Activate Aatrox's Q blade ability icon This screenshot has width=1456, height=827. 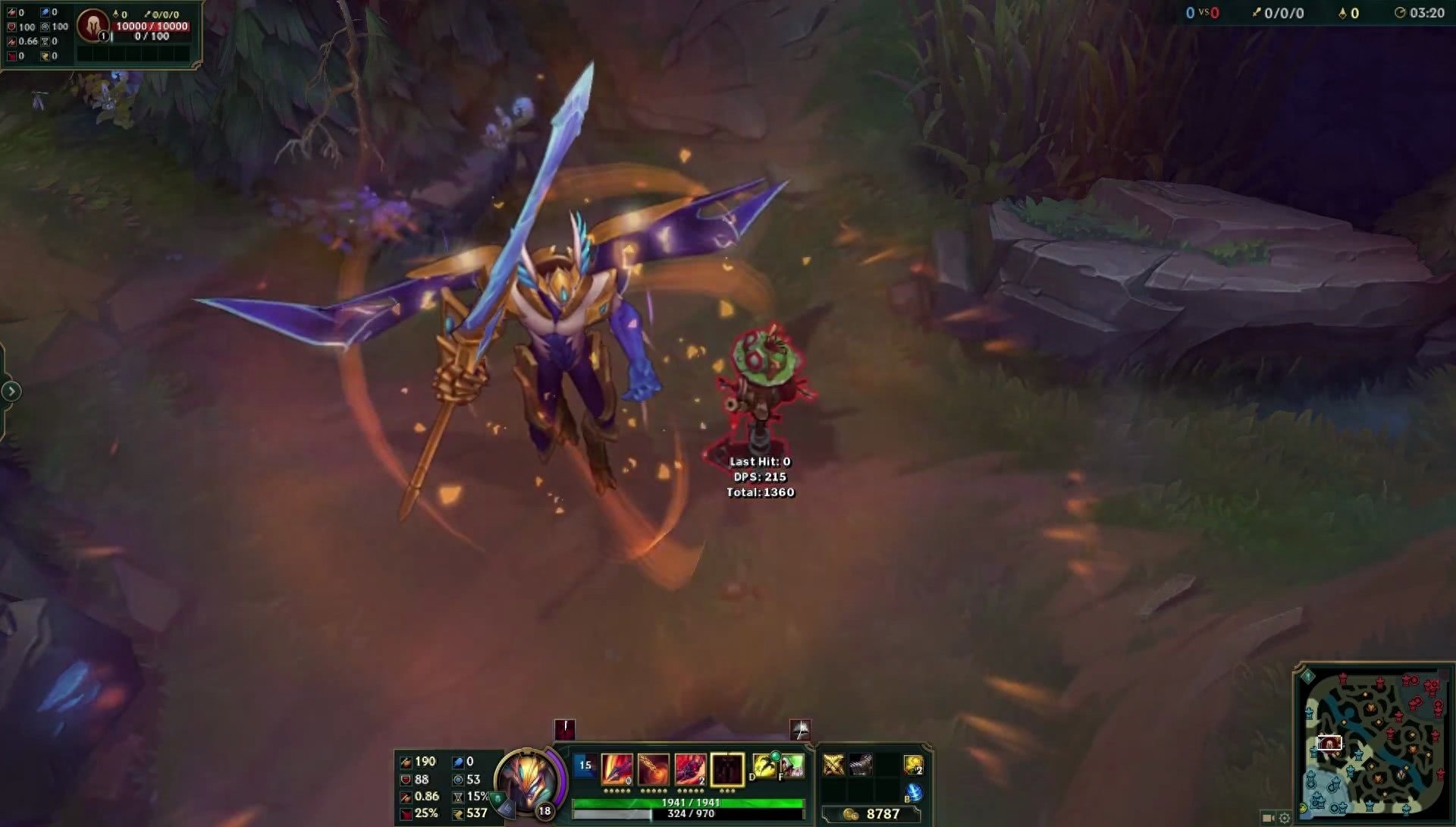(x=617, y=769)
